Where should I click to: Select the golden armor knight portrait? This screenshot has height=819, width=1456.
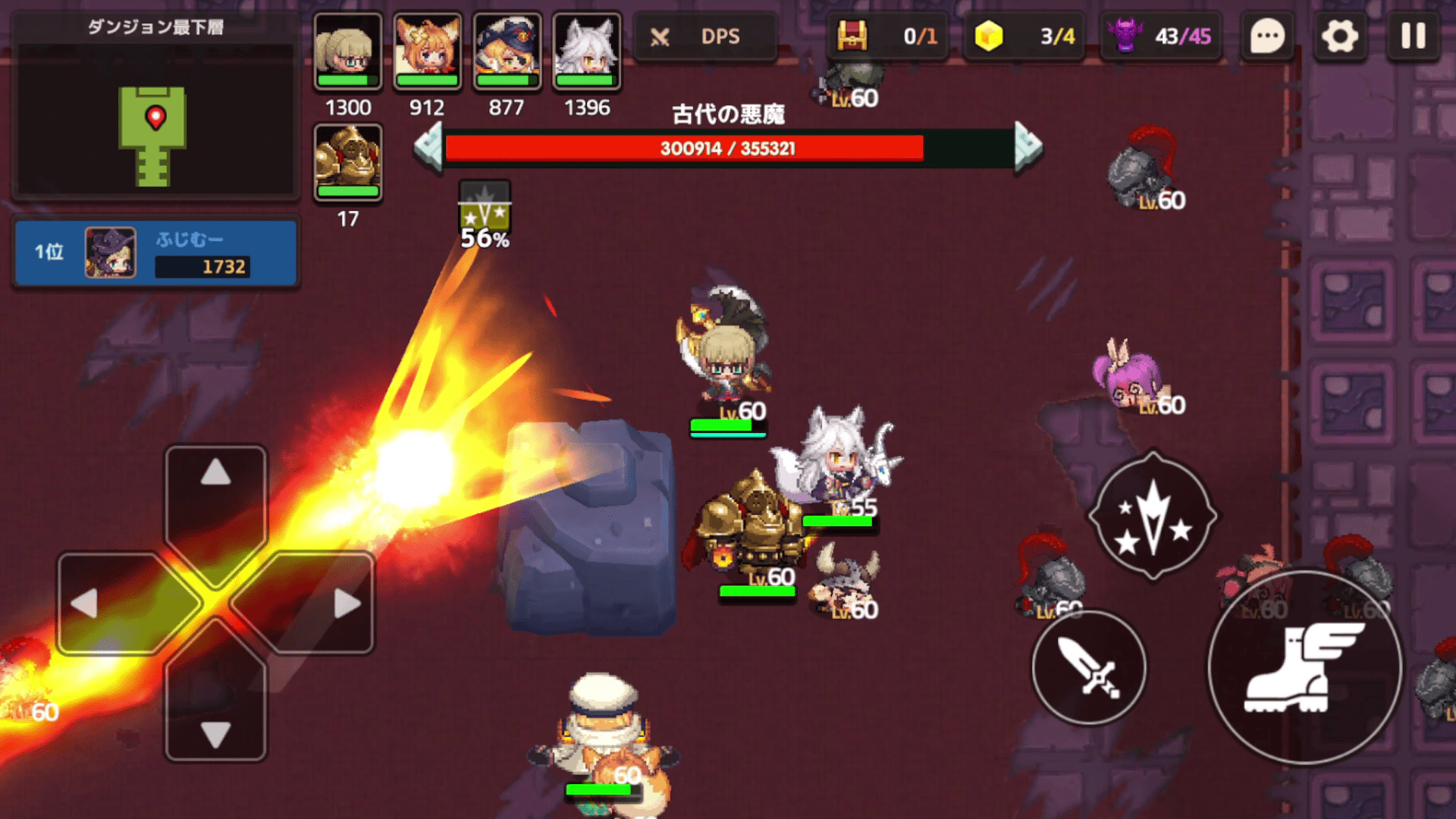click(348, 162)
